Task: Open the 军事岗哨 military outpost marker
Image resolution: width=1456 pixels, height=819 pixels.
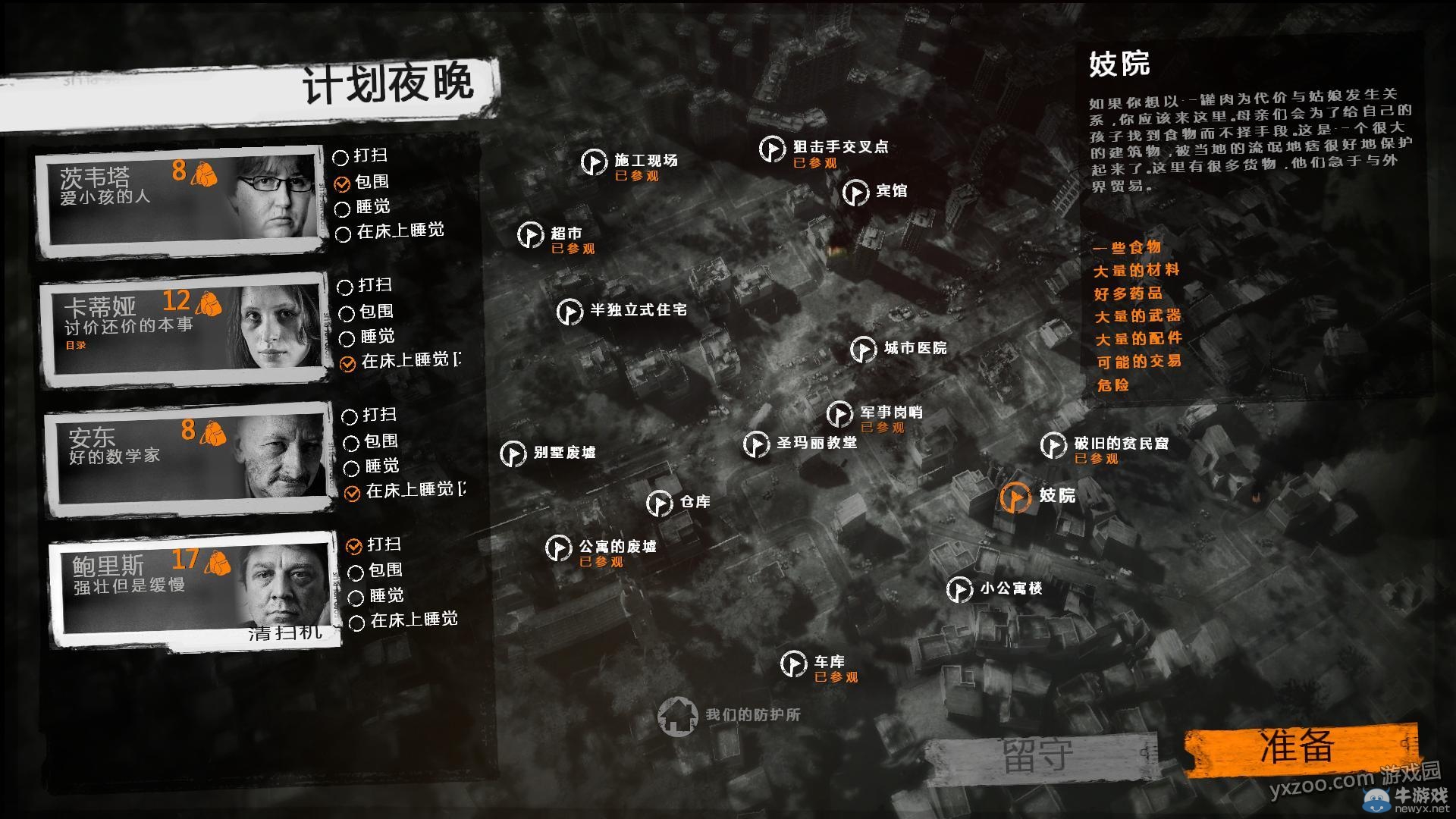Action: [839, 413]
